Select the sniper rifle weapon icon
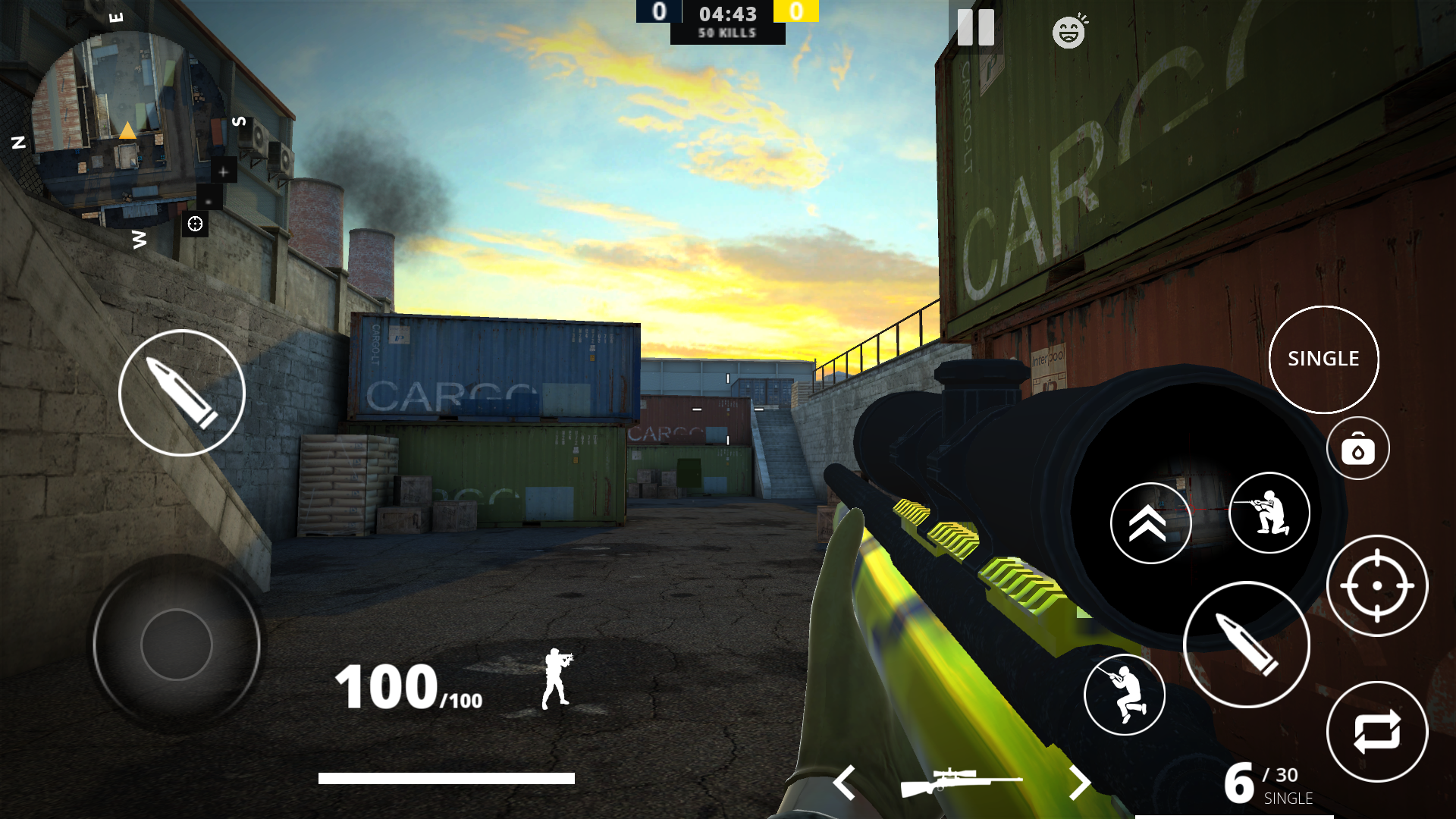 click(x=961, y=783)
